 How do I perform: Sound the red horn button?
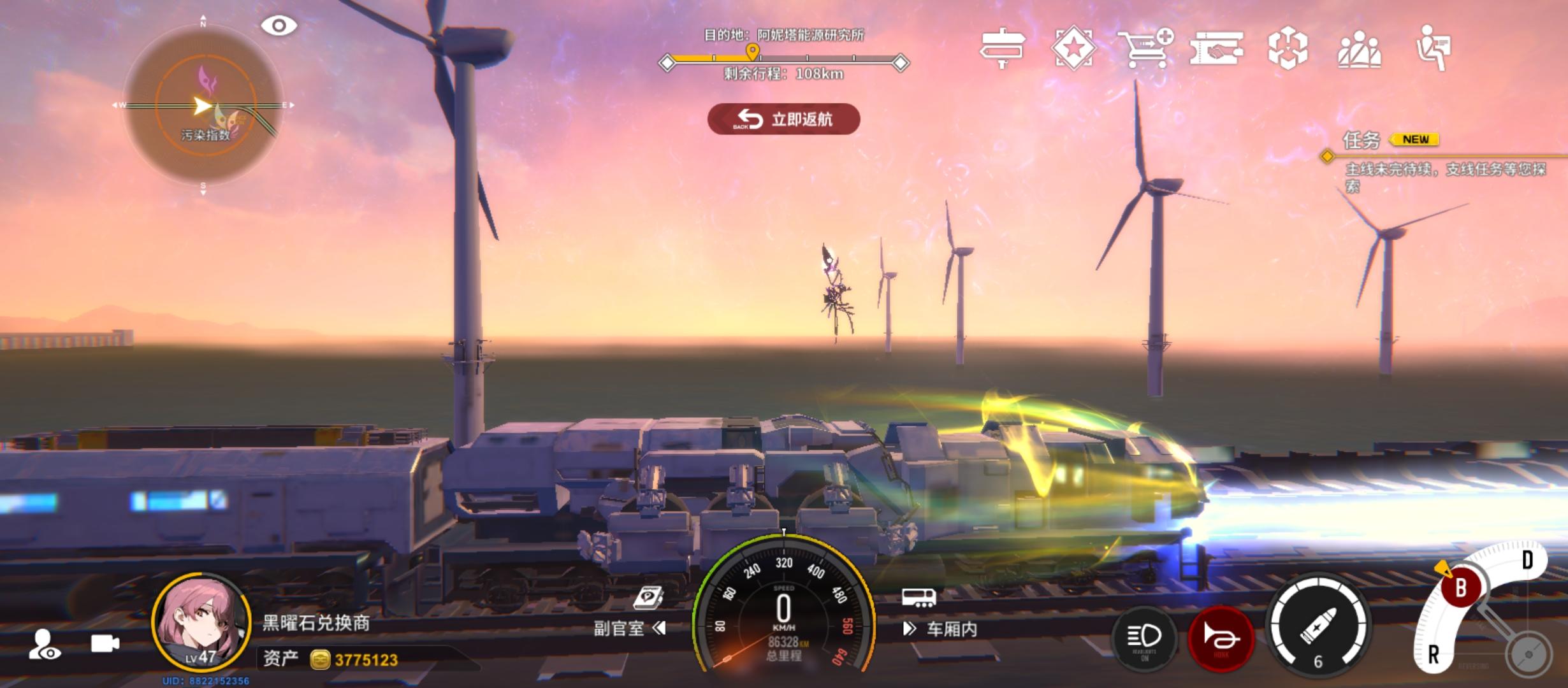(1221, 637)
